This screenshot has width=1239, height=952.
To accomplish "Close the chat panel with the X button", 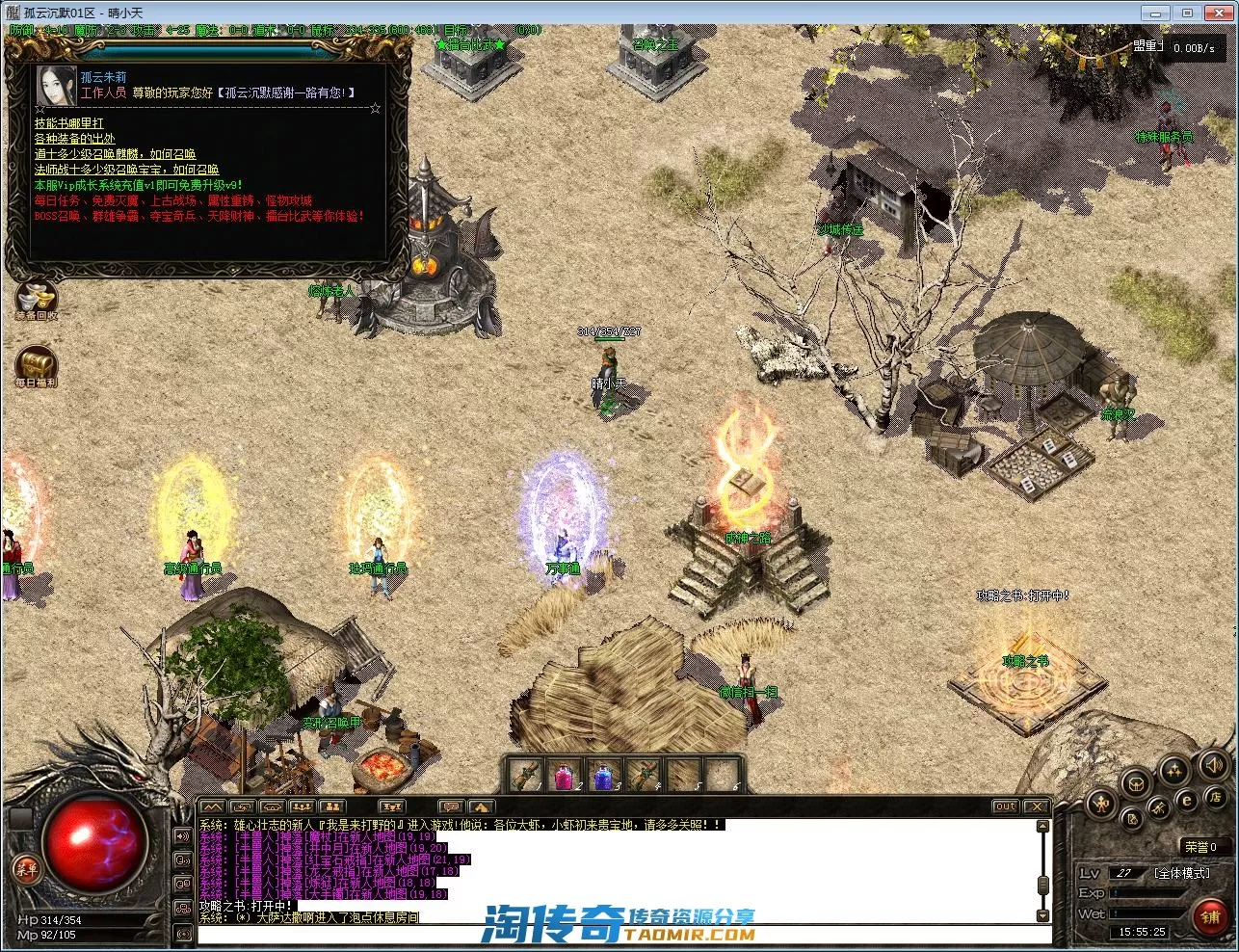I will (x=1036, y=807).
